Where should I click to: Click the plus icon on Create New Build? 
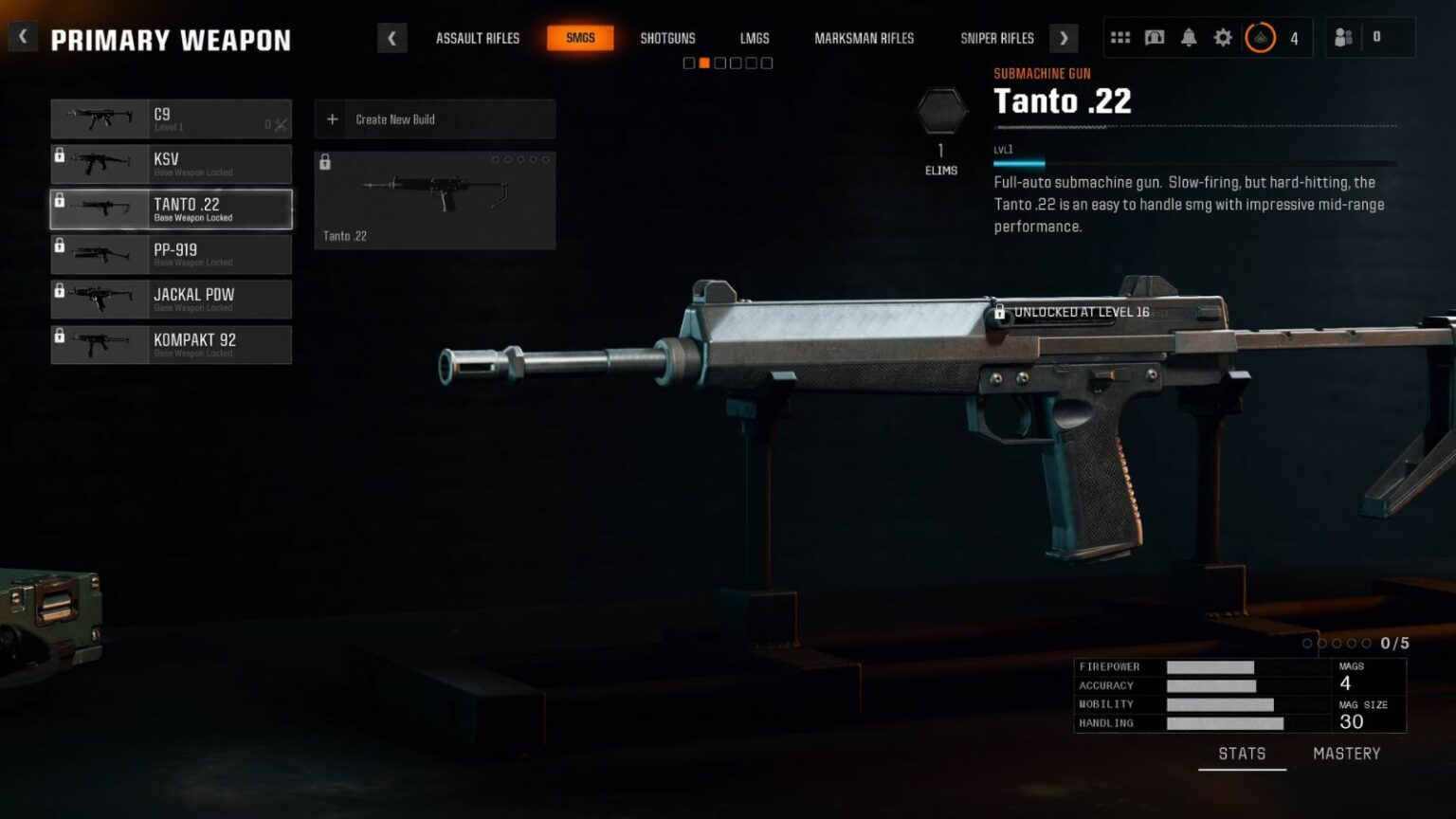tap(333, 118)
